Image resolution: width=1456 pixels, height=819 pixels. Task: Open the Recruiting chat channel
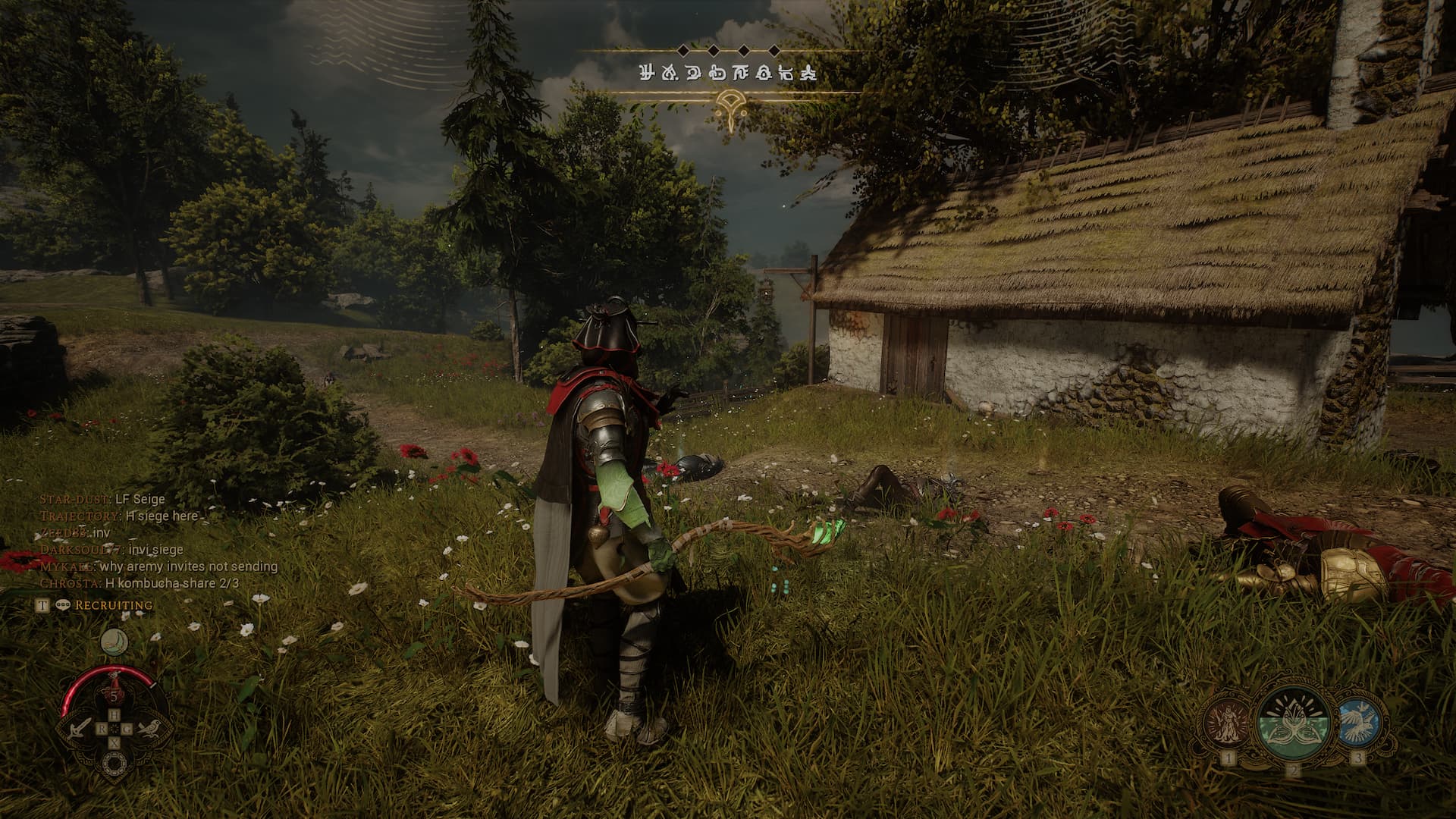(113, 605)
